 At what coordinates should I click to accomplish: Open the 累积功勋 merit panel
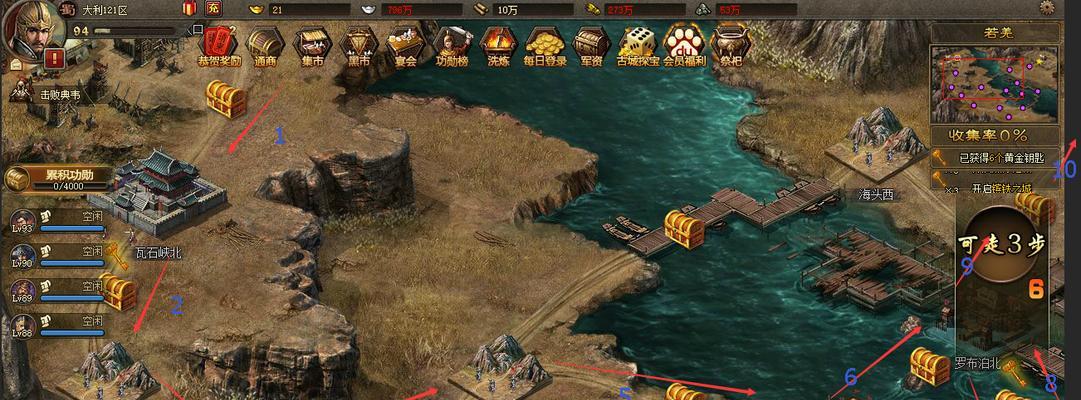58,179
